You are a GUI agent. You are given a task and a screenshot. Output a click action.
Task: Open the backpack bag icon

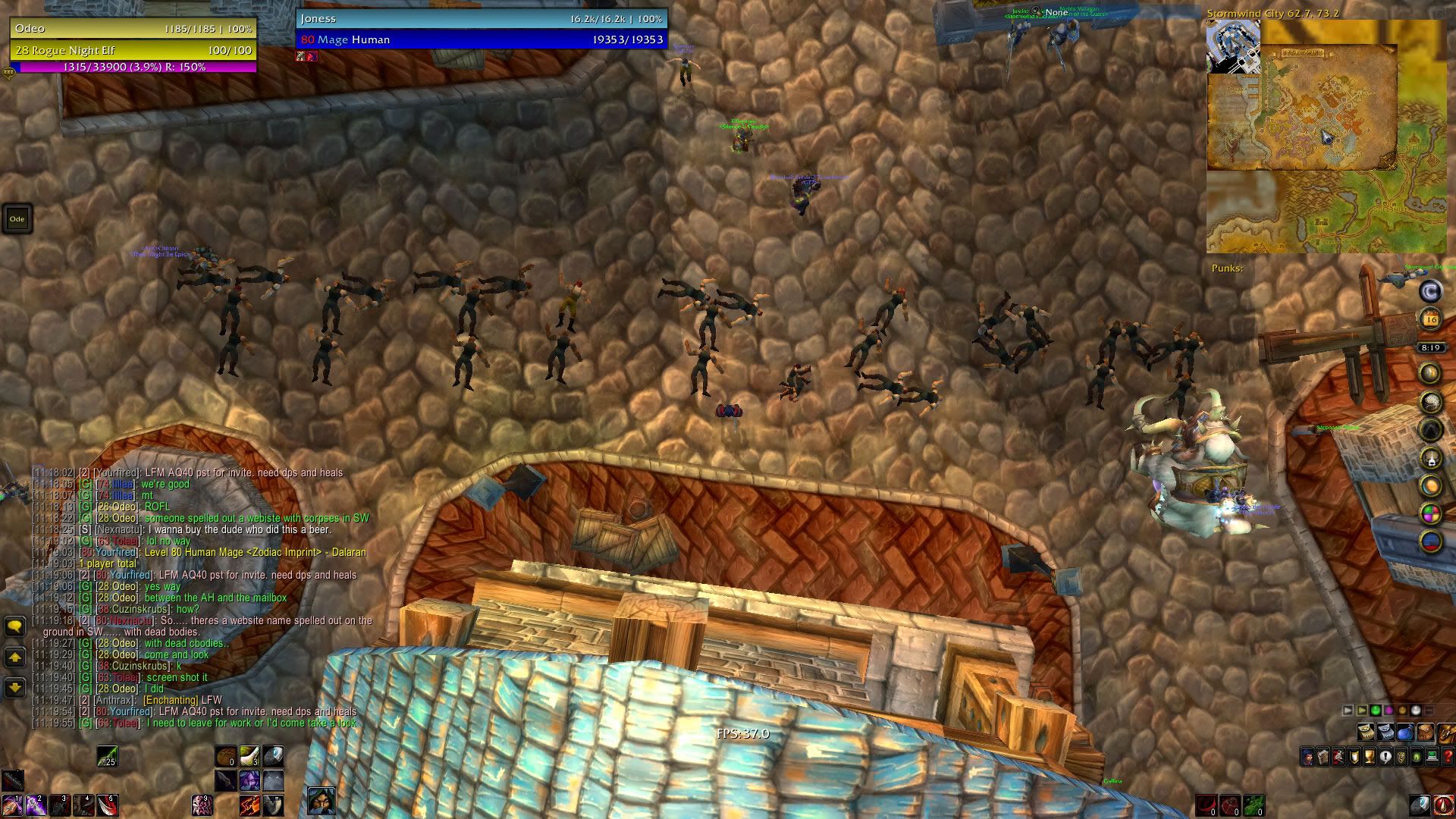[x=1447, y=732]
